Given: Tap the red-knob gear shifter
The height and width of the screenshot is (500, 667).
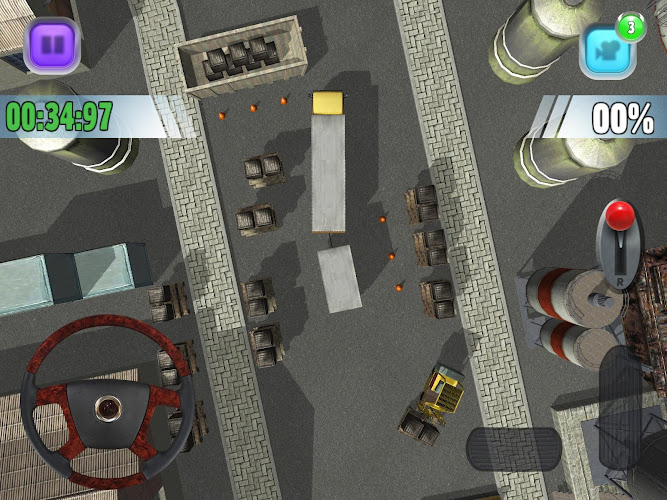Looking at the screenshot, I should 622,243.
